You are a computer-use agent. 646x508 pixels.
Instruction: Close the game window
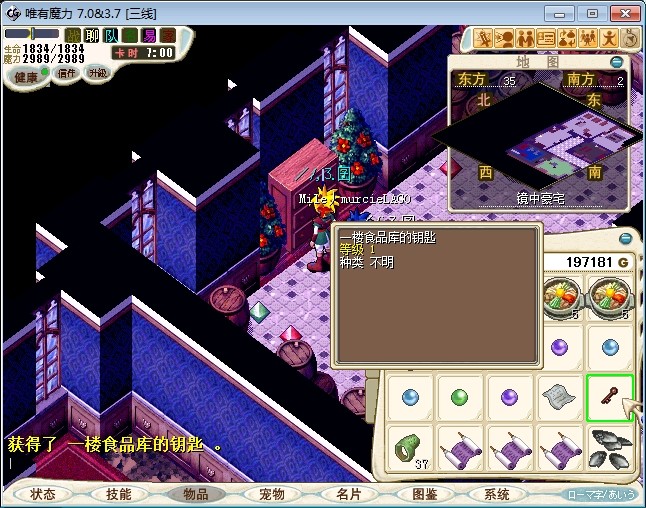[x=622, y=13]
